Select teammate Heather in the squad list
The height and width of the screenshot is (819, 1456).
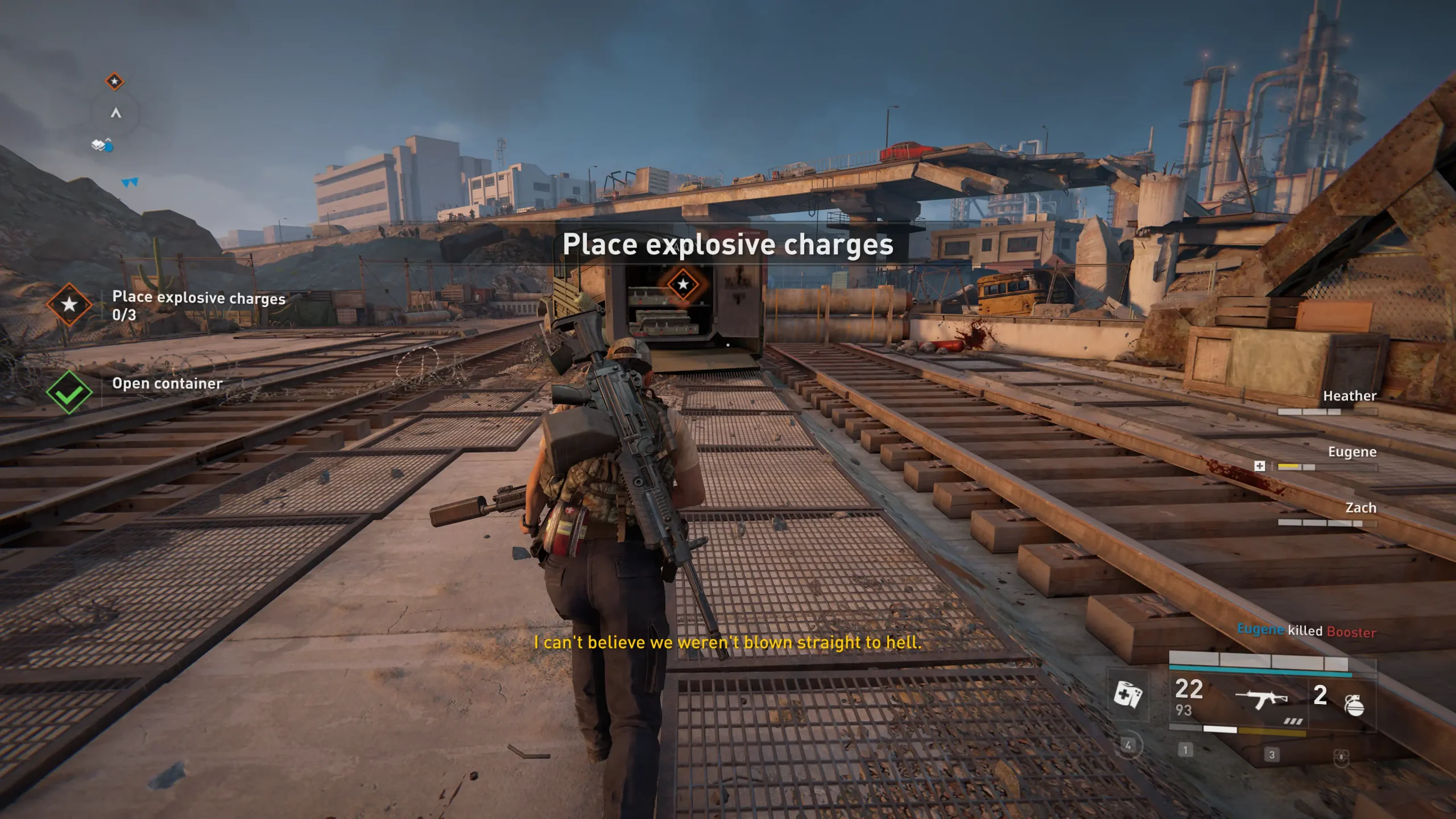[x=1349, y=396]
